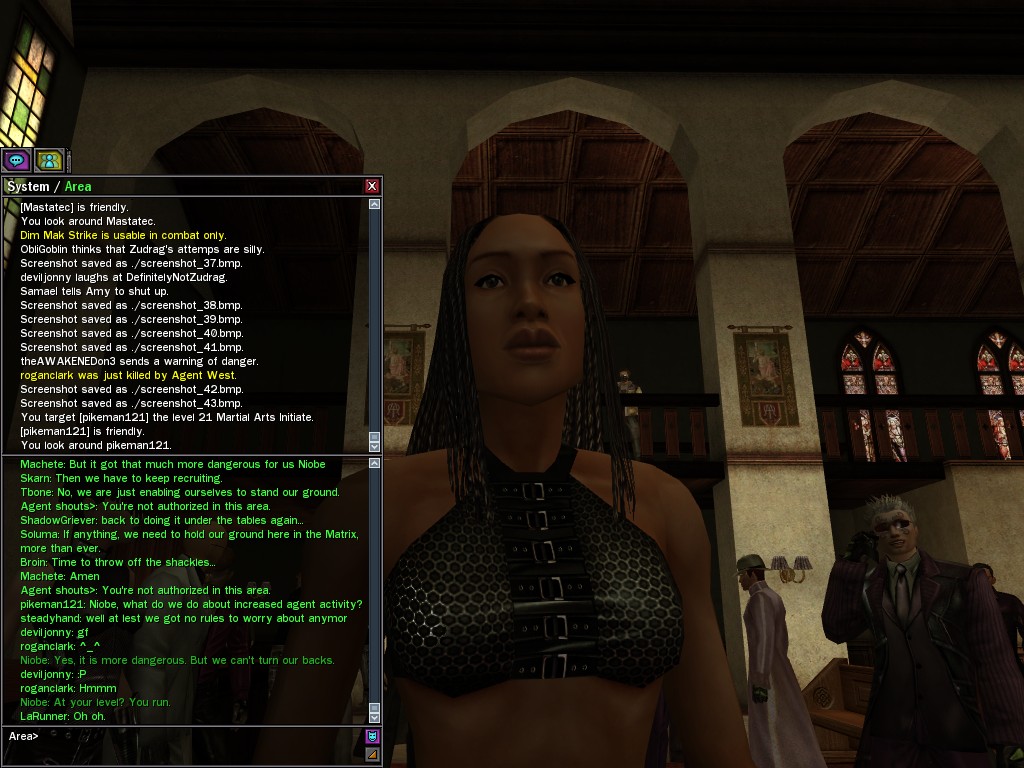The height and width of the screenshot is (768, 1024).
Task: Open the two-people social icon
Action: pyautogui.click(x=49, y=159)
